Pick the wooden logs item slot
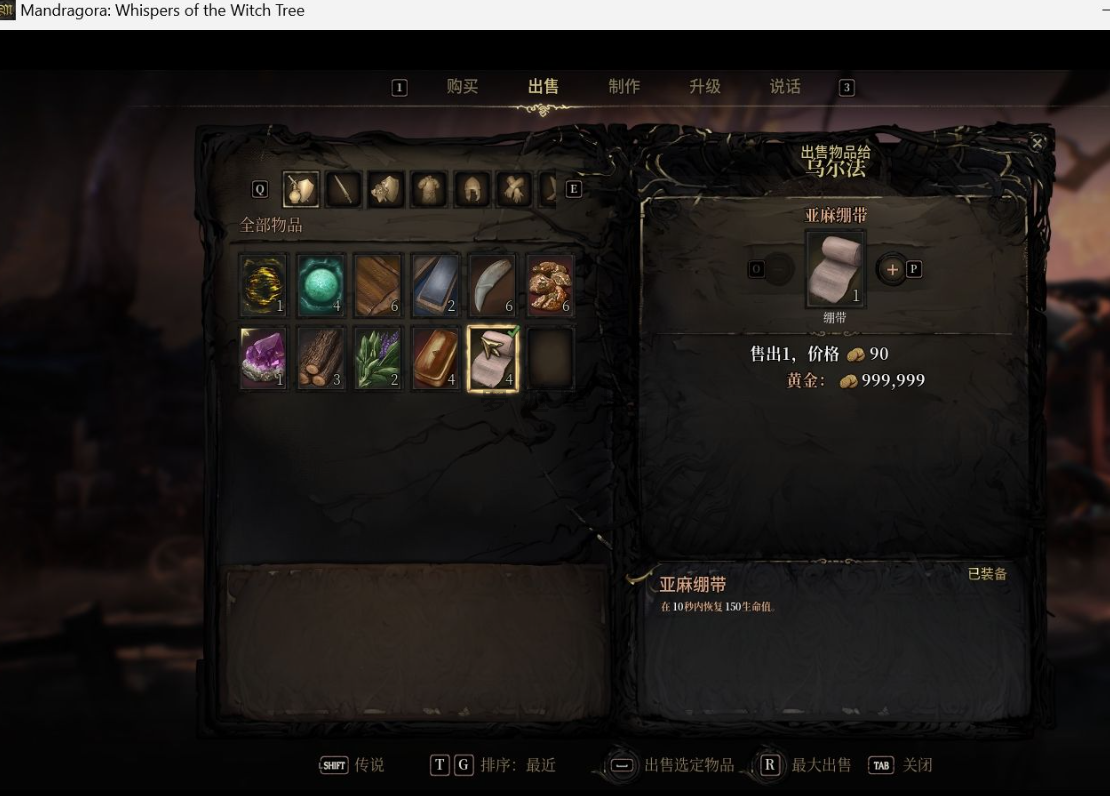This screenshot has height=796, width=1110. [x=321, y=358]
